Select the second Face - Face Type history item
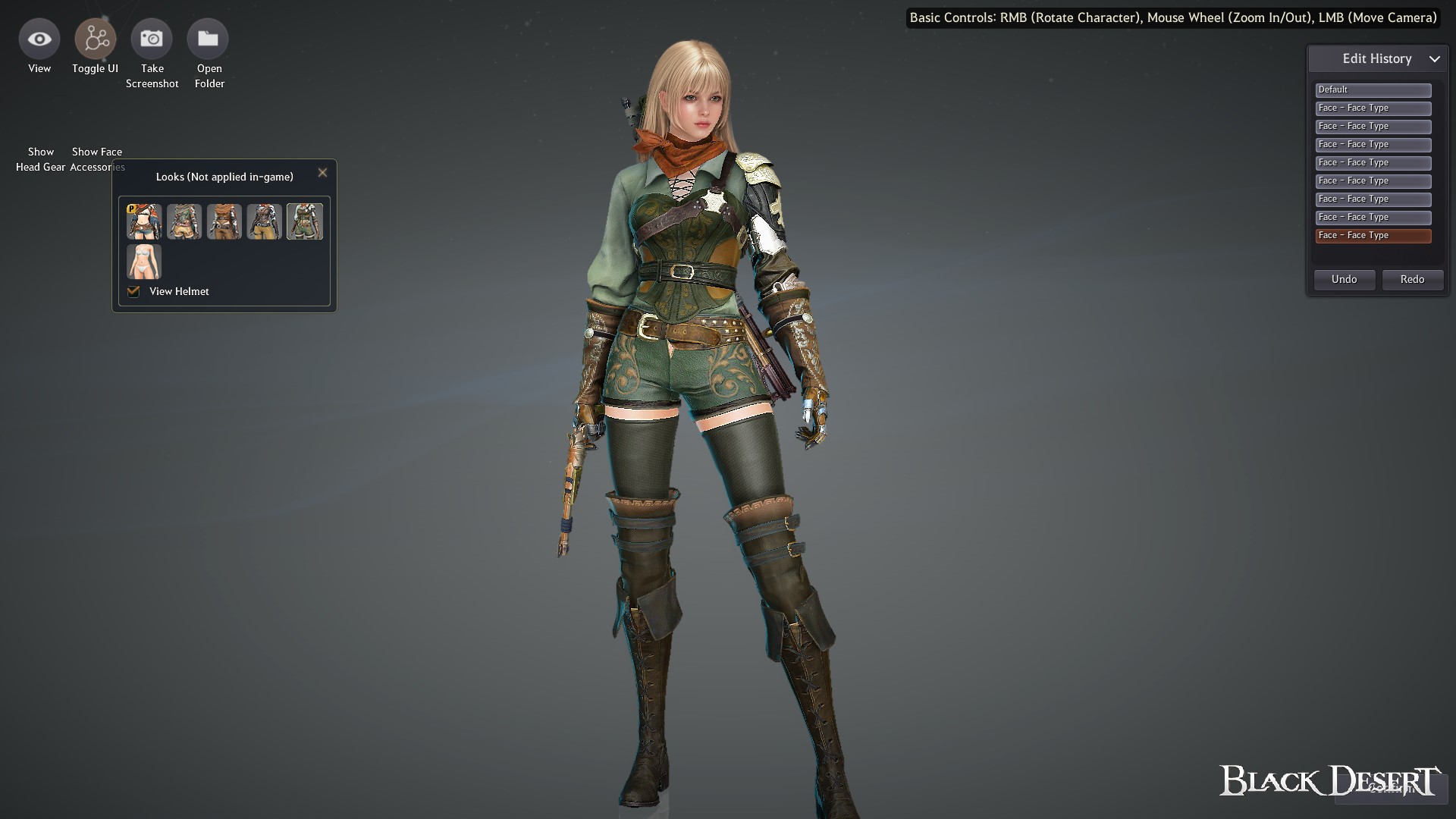Image resolution: width=1456 pixels, height=819 pixels. [x=1373, y=126]
